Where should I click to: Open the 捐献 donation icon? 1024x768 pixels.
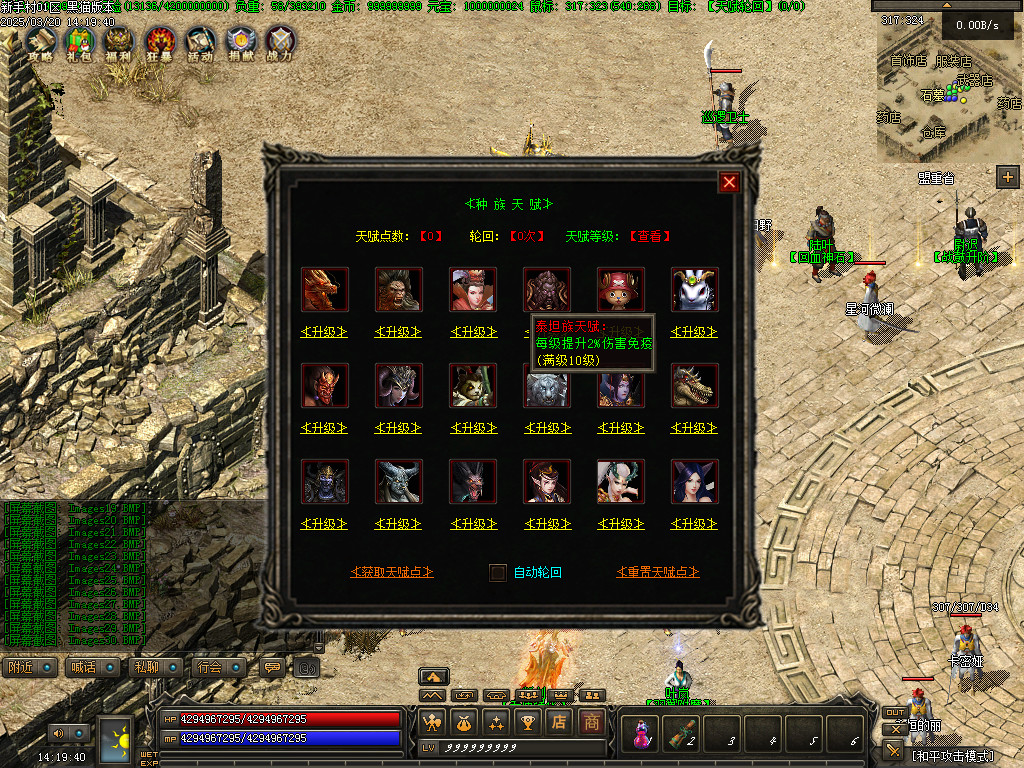[x=240, y=43]
